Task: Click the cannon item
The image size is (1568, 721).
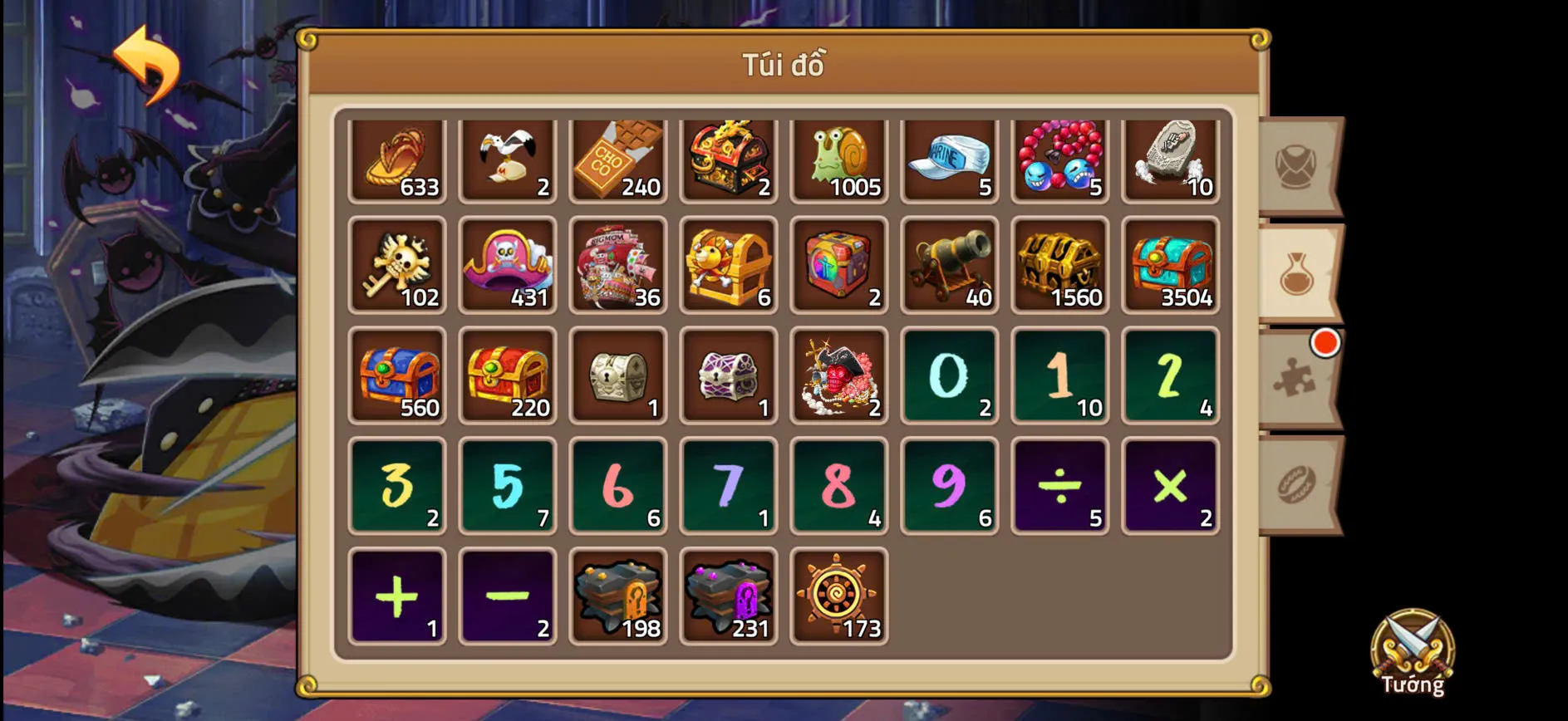Action: 949,266
